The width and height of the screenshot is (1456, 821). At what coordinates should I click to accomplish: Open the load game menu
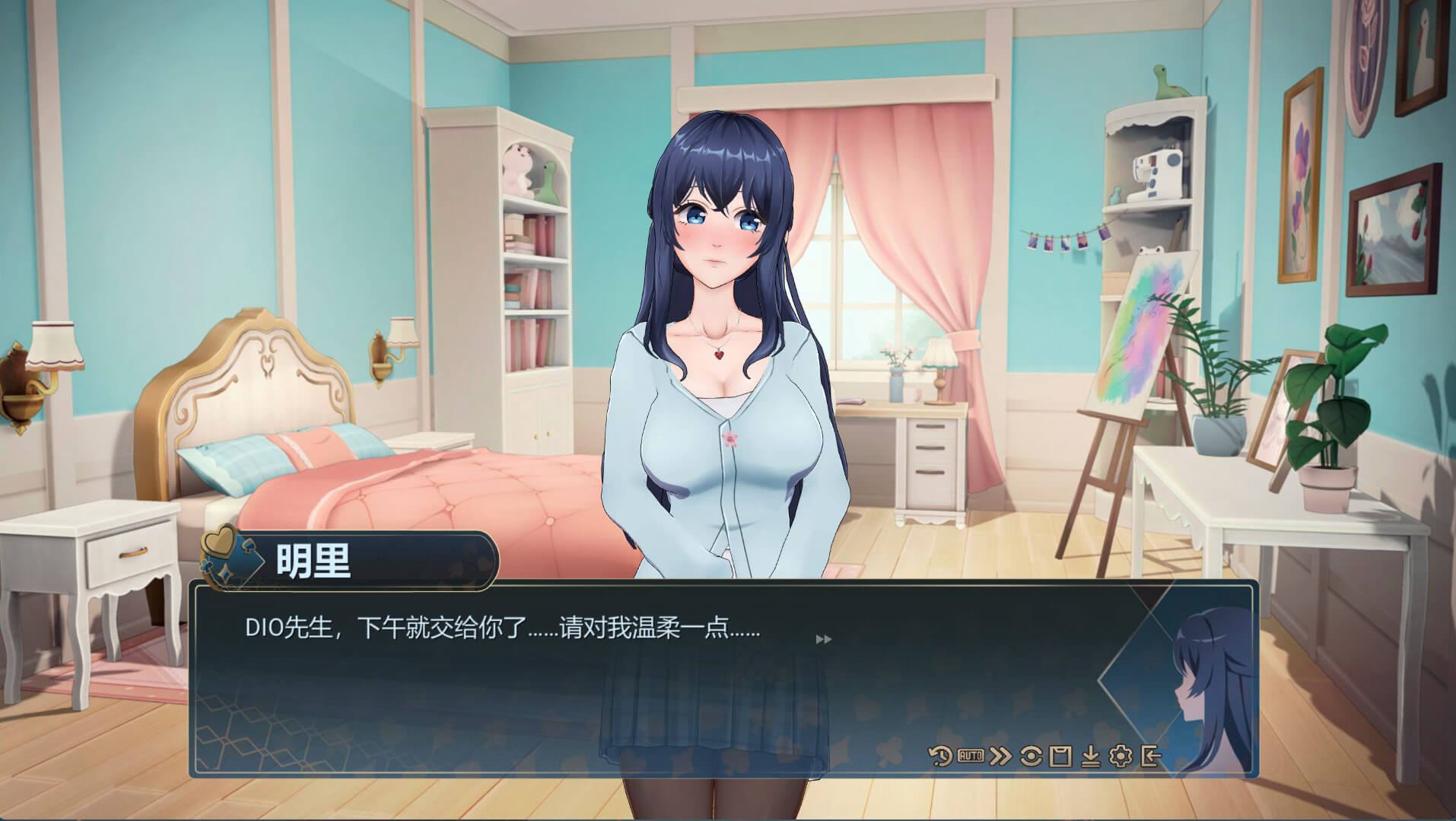point(1091,756)
